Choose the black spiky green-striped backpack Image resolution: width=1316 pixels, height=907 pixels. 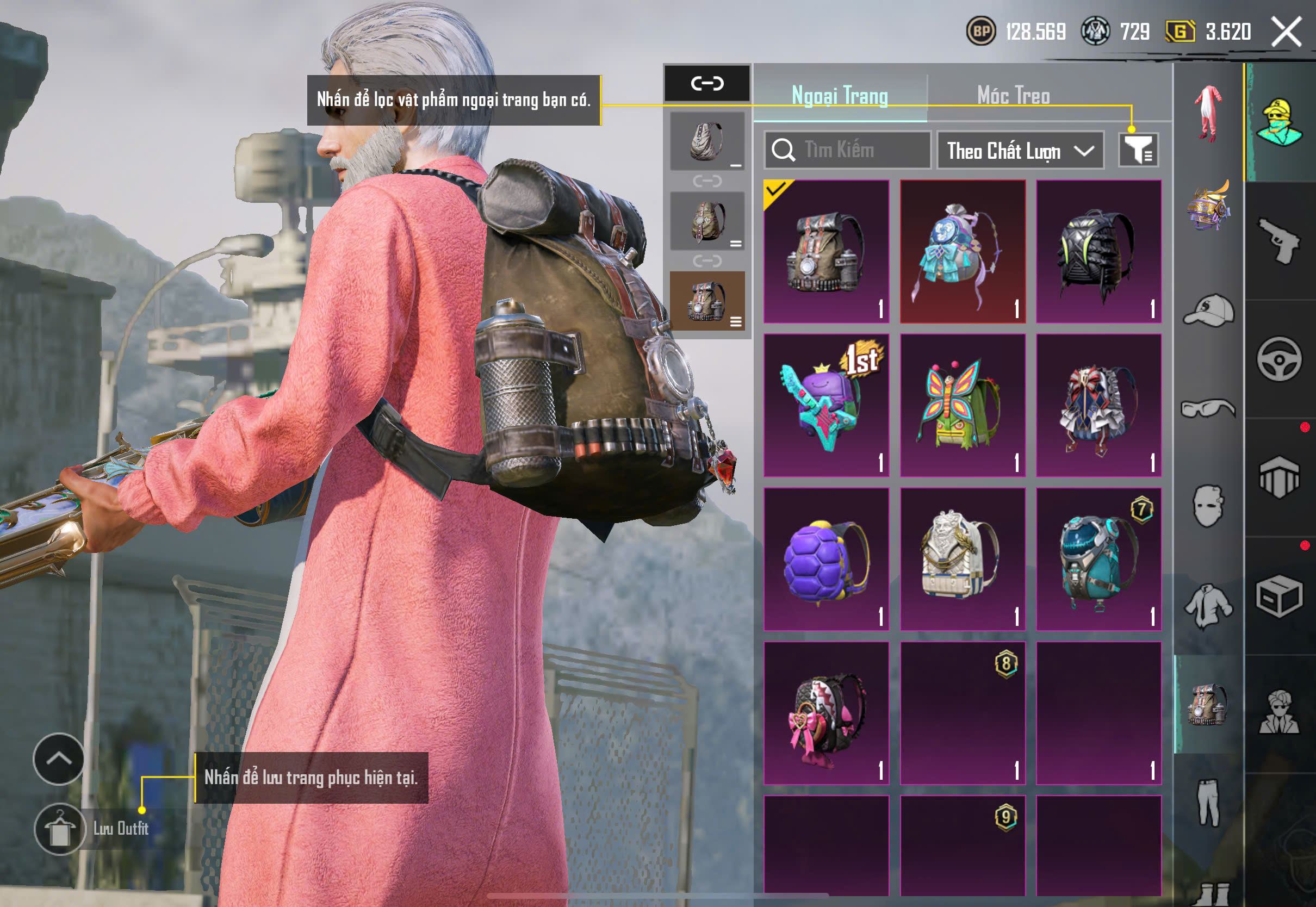click(1098, 251)
